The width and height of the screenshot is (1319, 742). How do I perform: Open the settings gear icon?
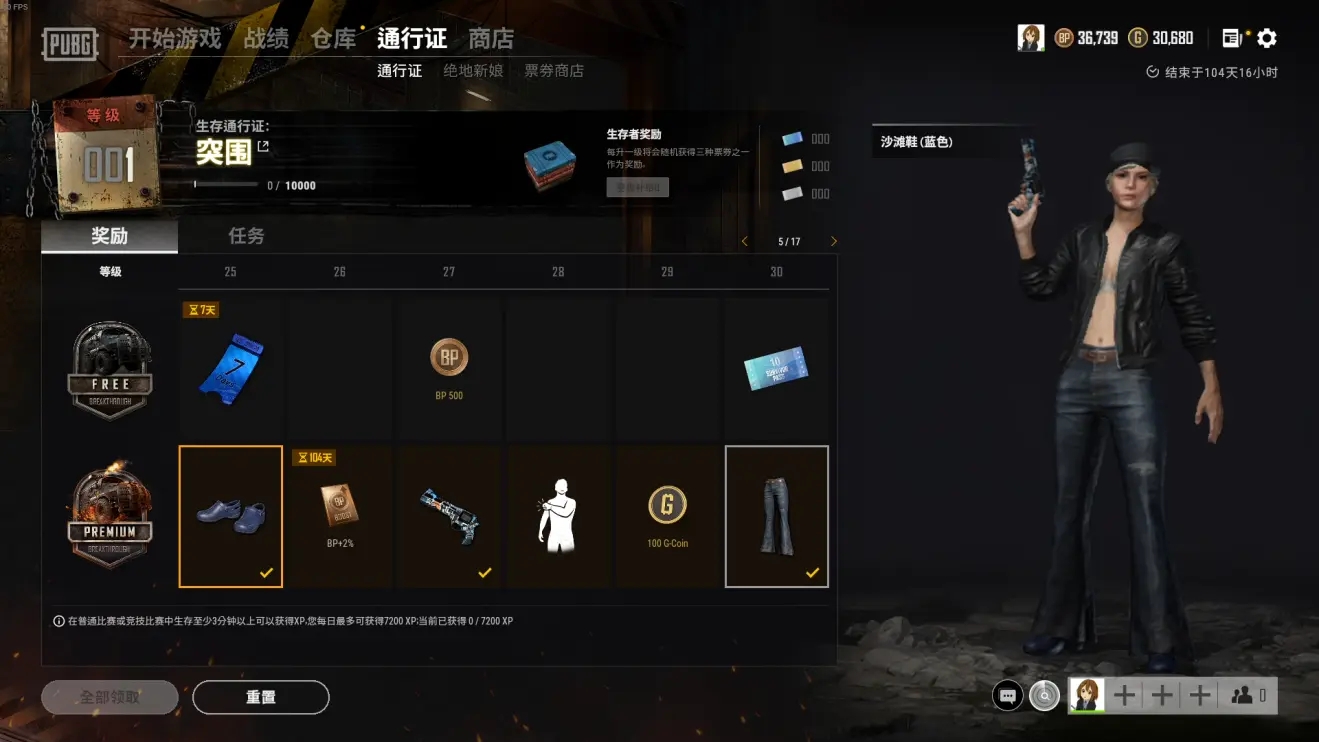(x=1267, y=39)
